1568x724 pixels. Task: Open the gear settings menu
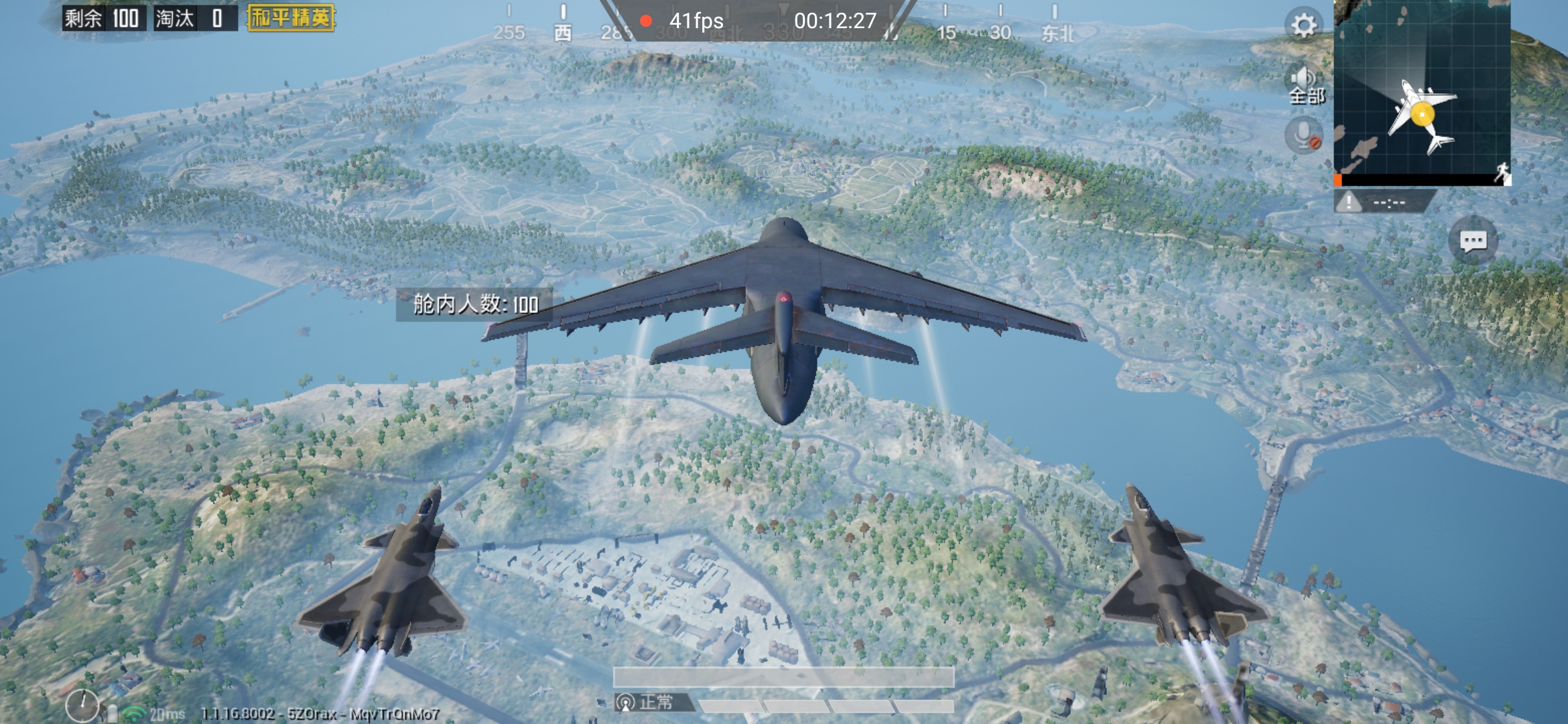click(x=1303, y=25)
